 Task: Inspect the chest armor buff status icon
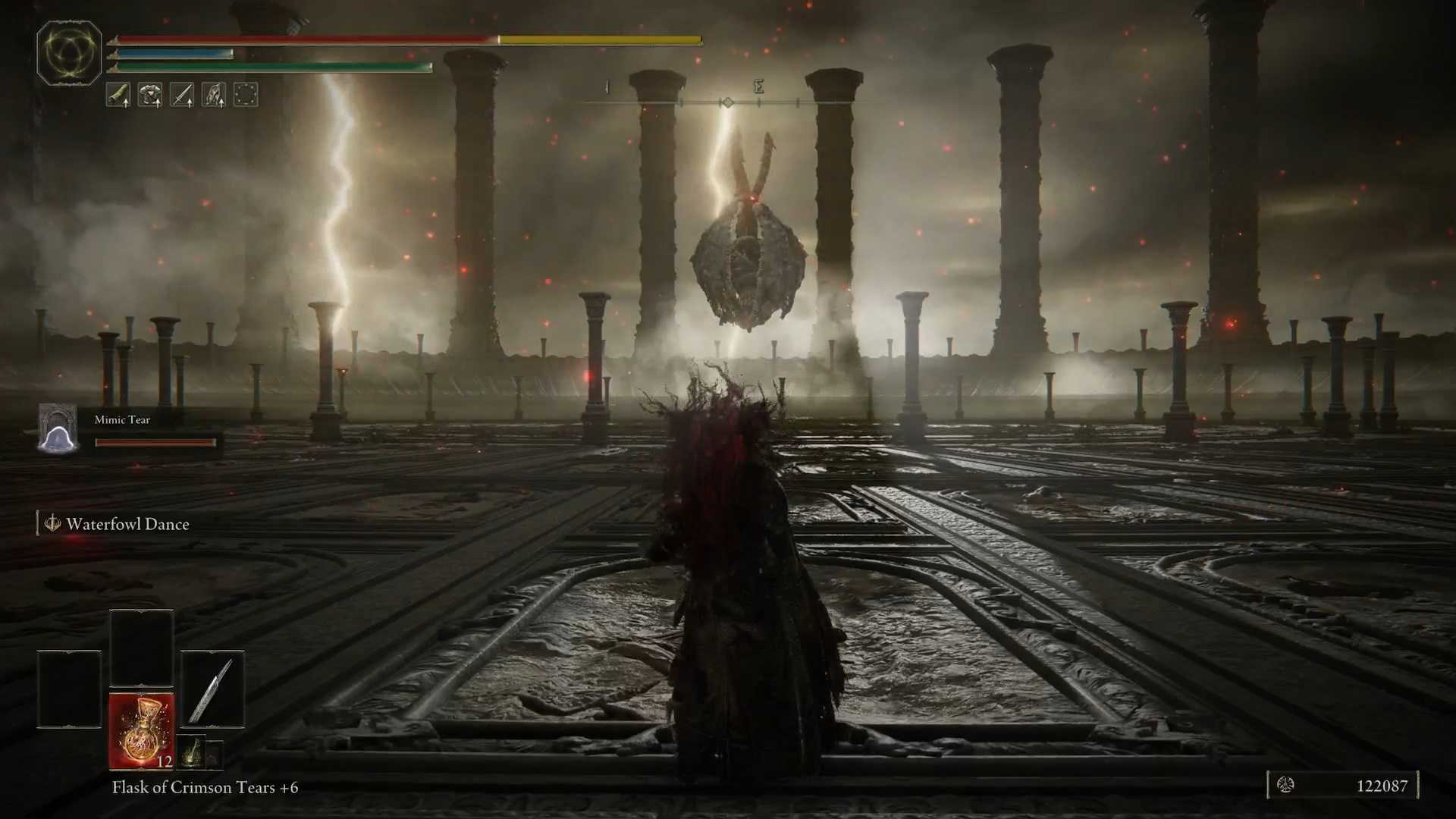tap(150, 95)
